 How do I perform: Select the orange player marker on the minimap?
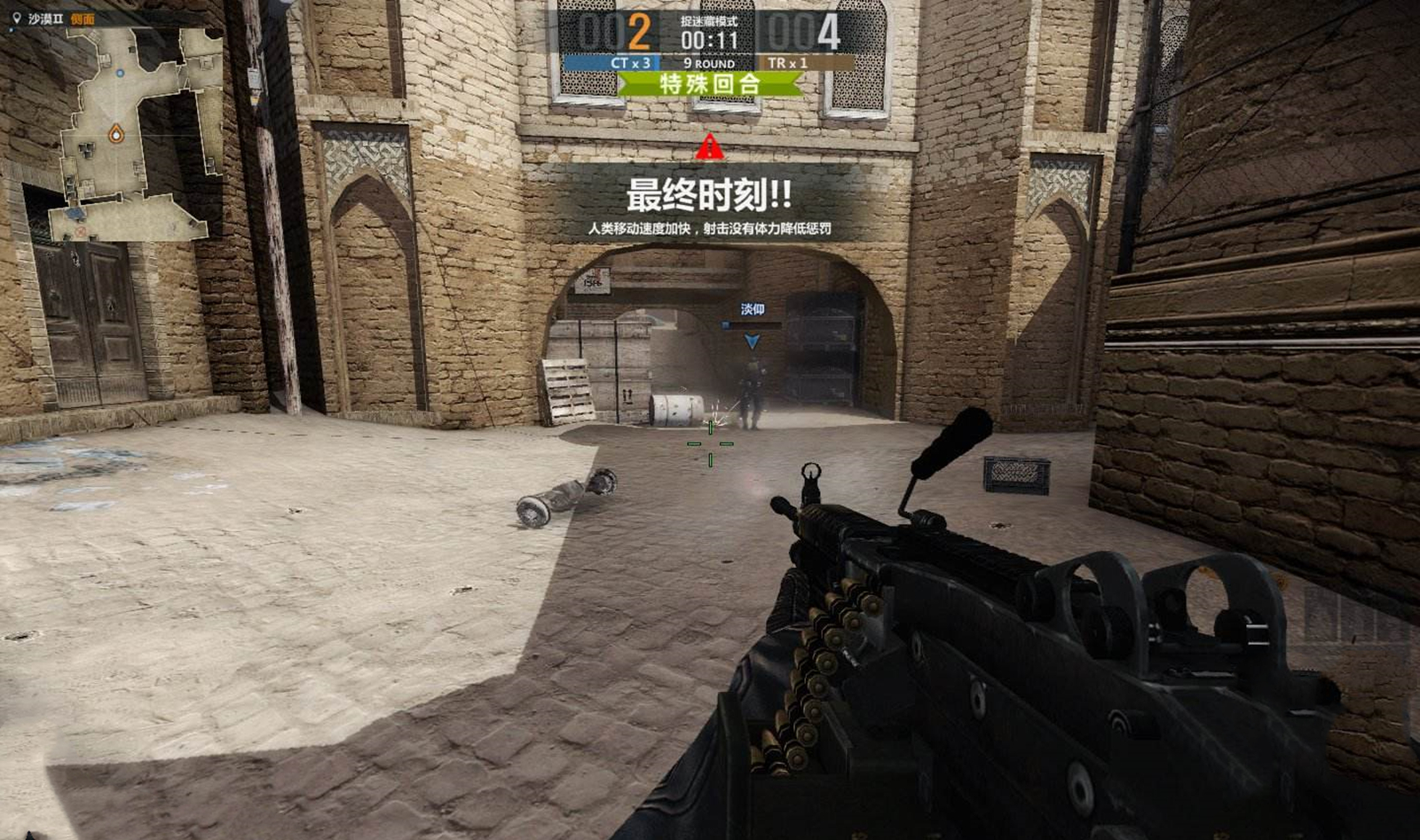click(115, 134)
